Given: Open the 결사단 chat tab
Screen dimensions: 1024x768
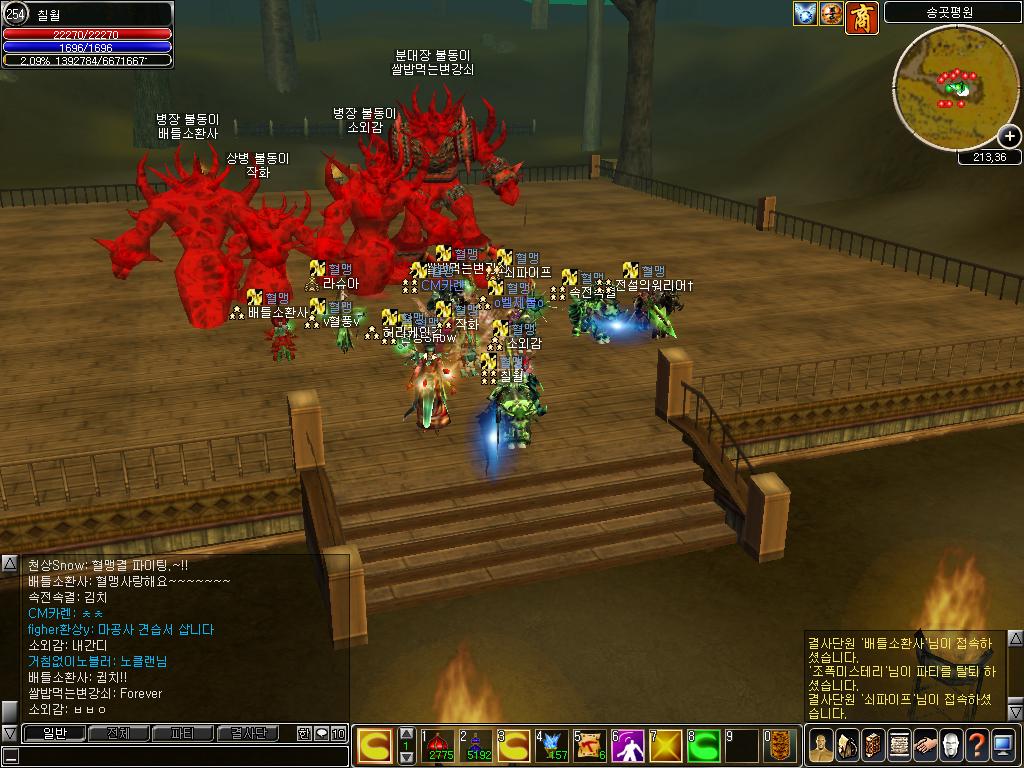Looking at the screenshot, I should [247, 734].
